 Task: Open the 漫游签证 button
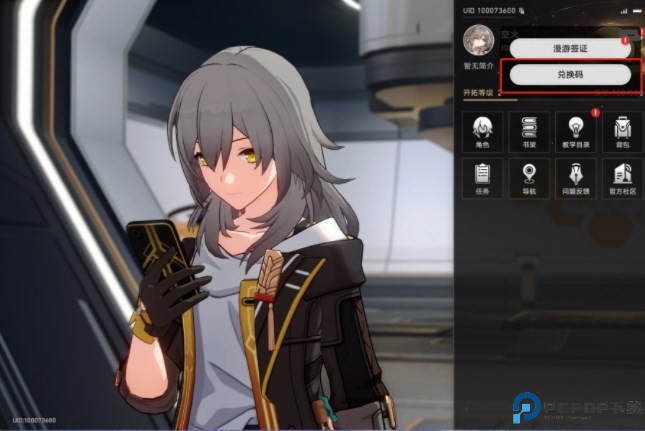click(x=568, y=47)
